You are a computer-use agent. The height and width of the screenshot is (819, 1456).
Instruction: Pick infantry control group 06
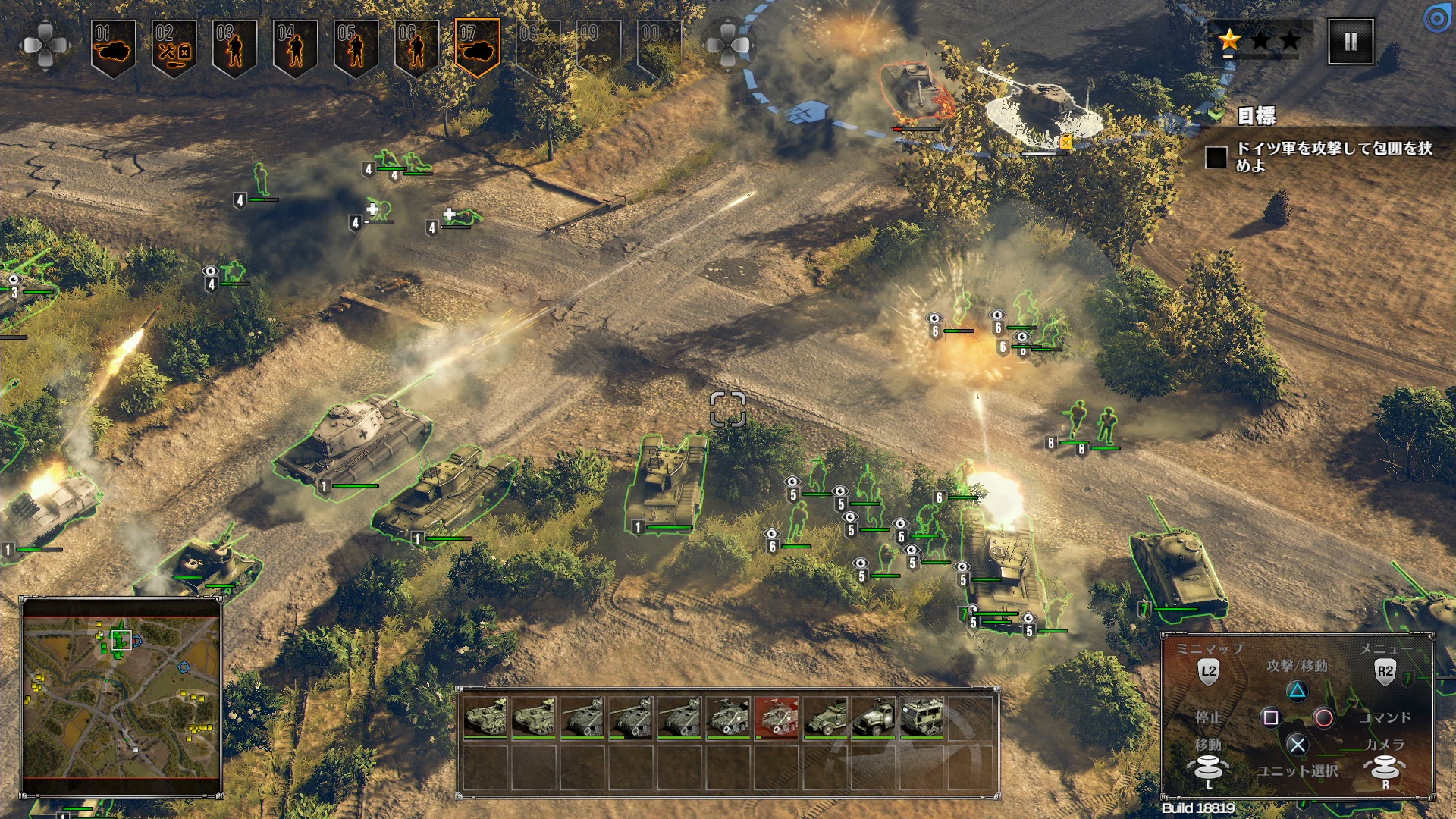[416, 48]
